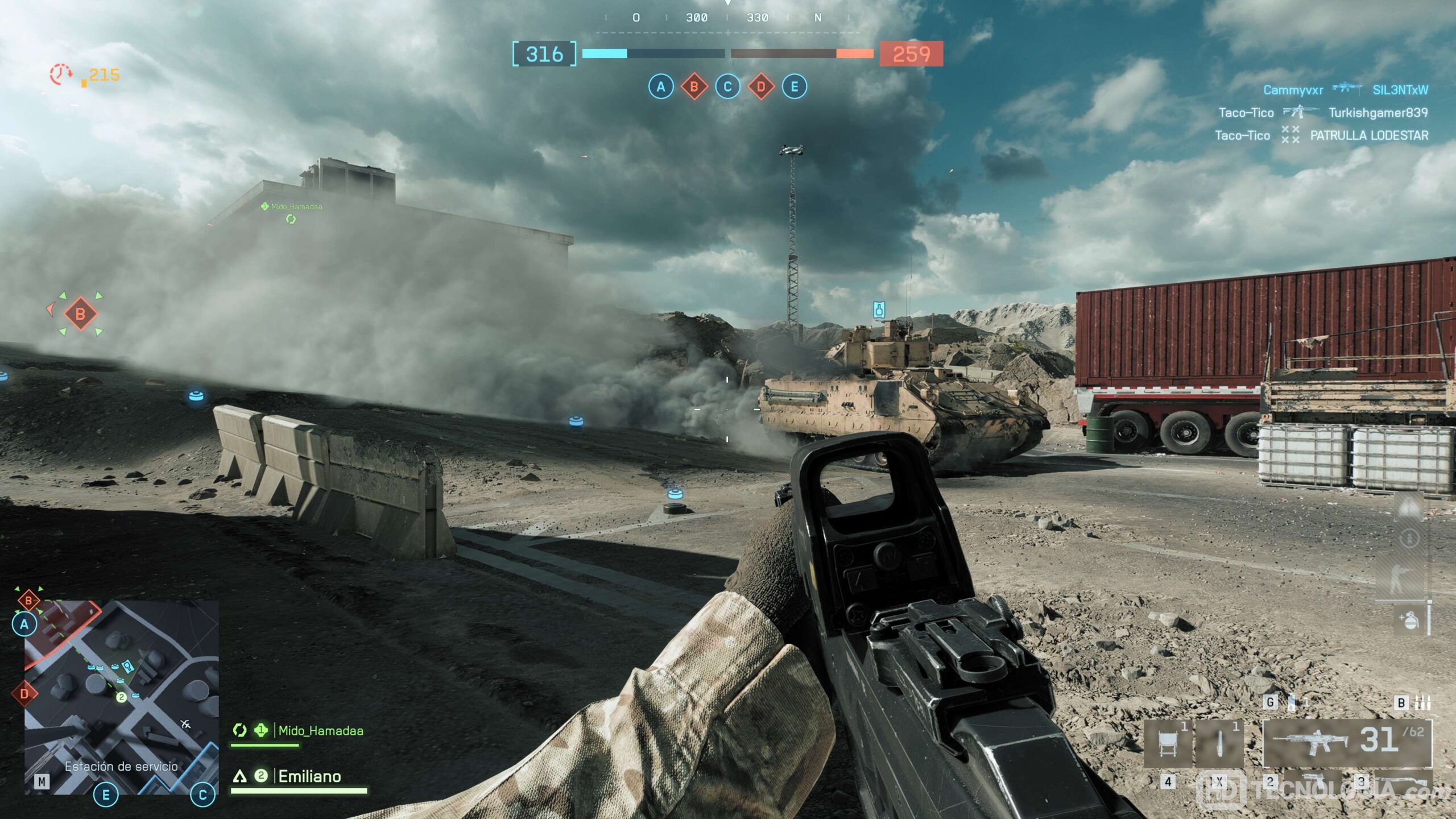Select the equipped assault rifle slot
1456x819 pixels.
(x=1347, y=743)
